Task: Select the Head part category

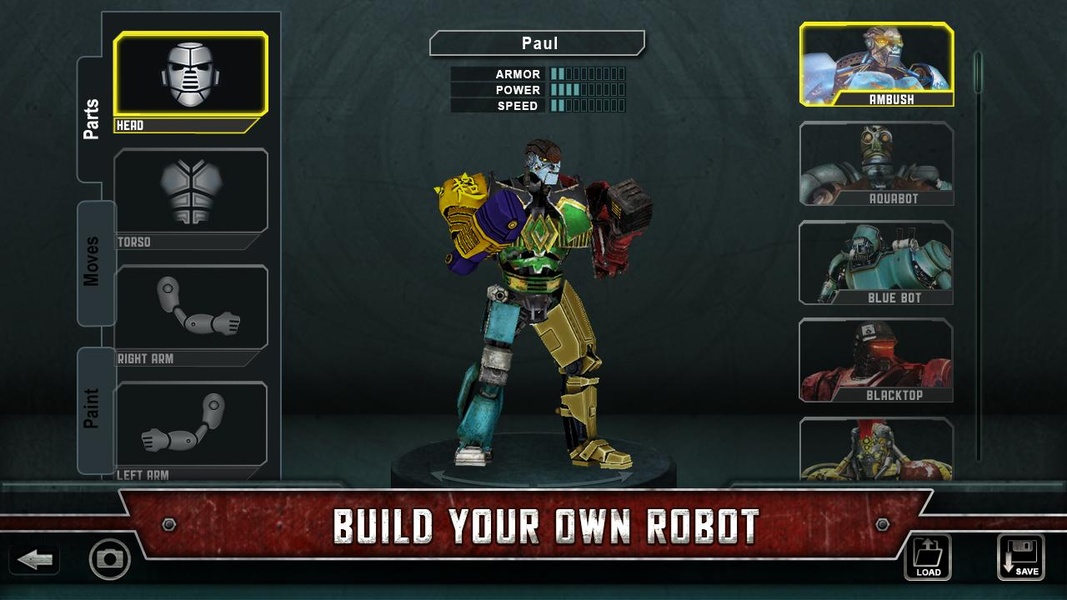Action: click(190, 76)
